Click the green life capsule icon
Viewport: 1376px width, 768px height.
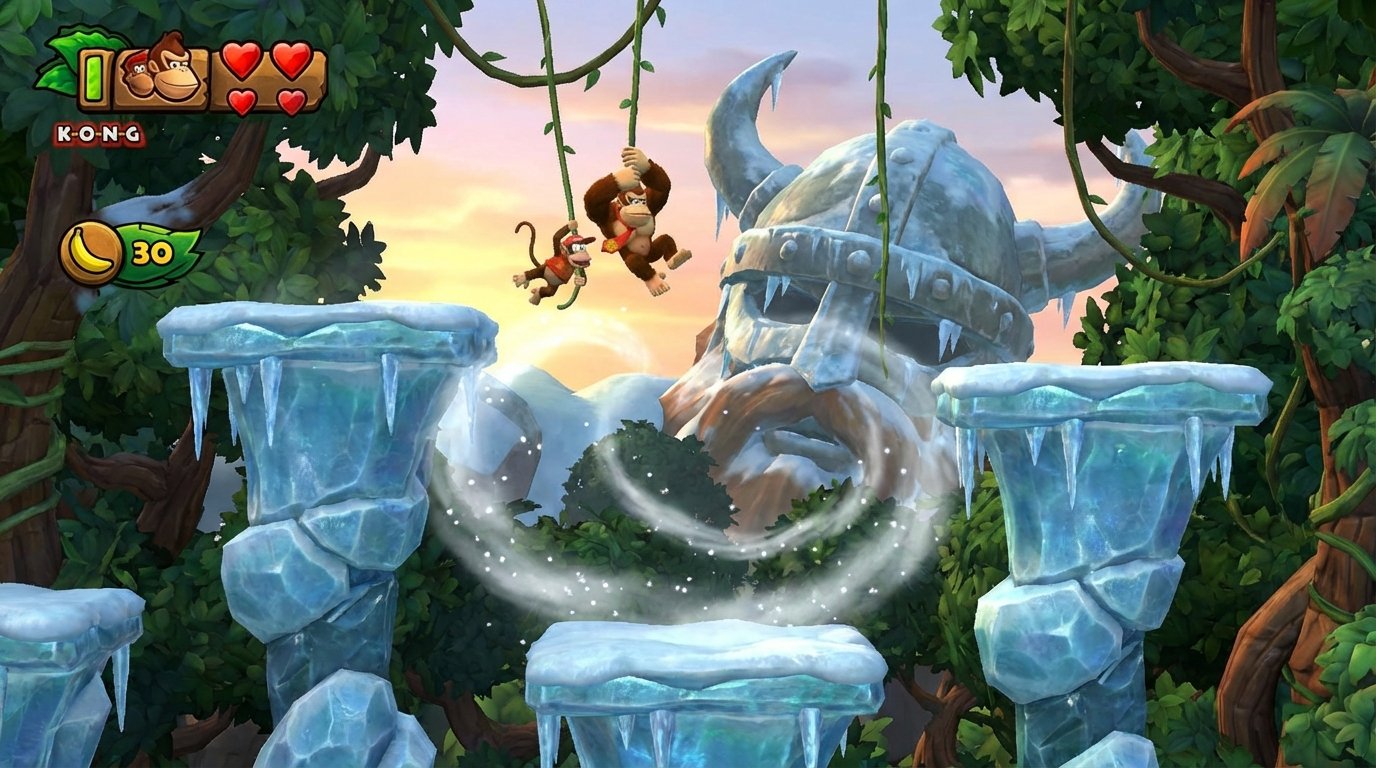(93, 78)
